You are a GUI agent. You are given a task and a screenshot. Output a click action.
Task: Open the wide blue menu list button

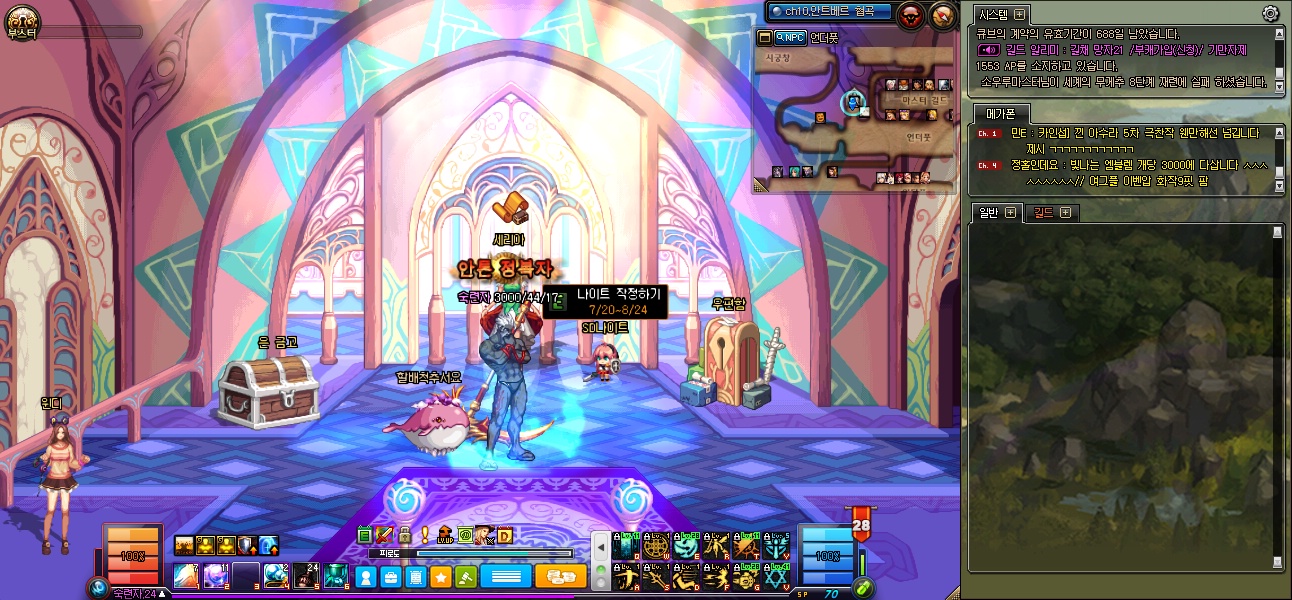pyautogui.click(x=505, y=576)
